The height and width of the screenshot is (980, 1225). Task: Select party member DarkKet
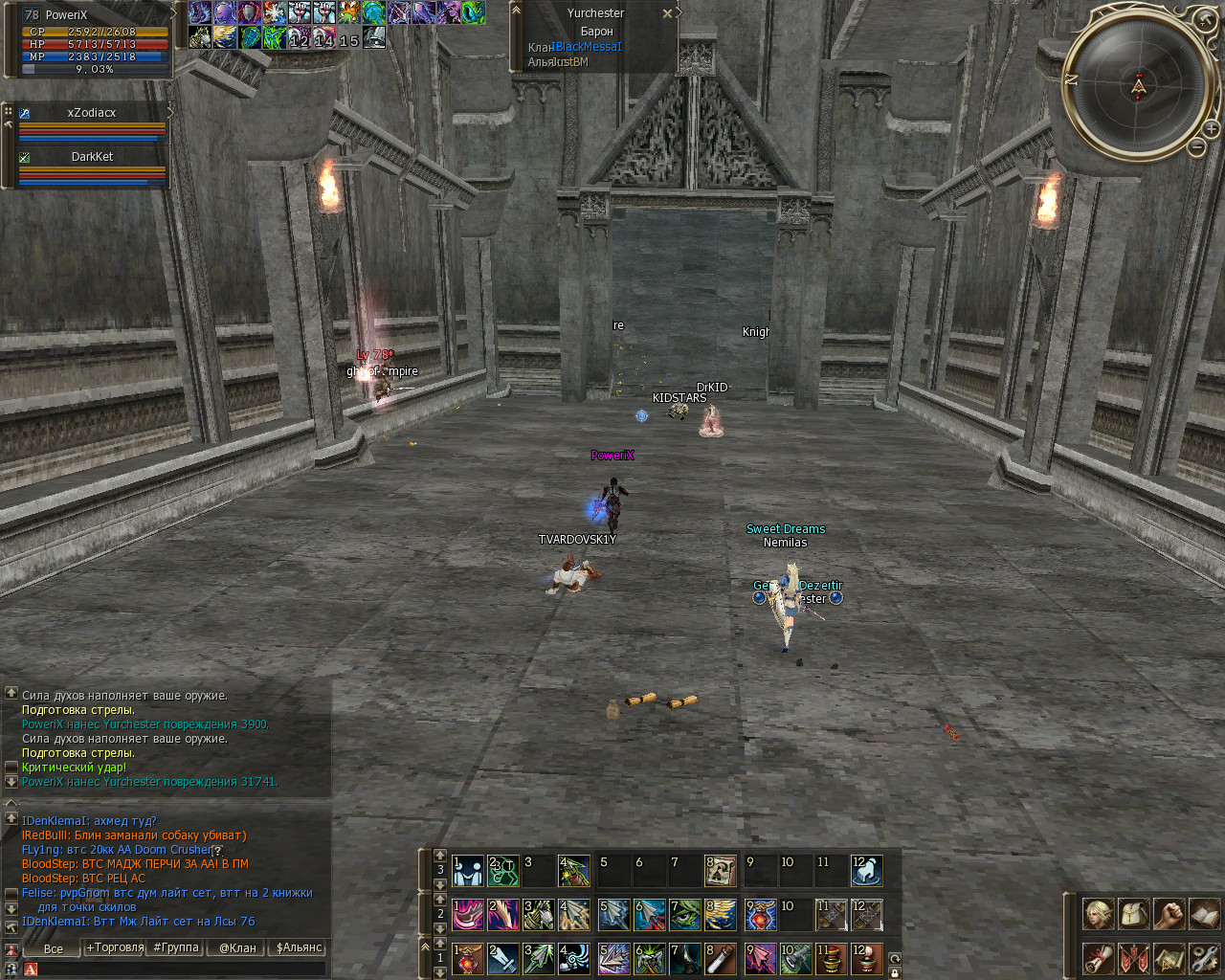coord(92,157)
